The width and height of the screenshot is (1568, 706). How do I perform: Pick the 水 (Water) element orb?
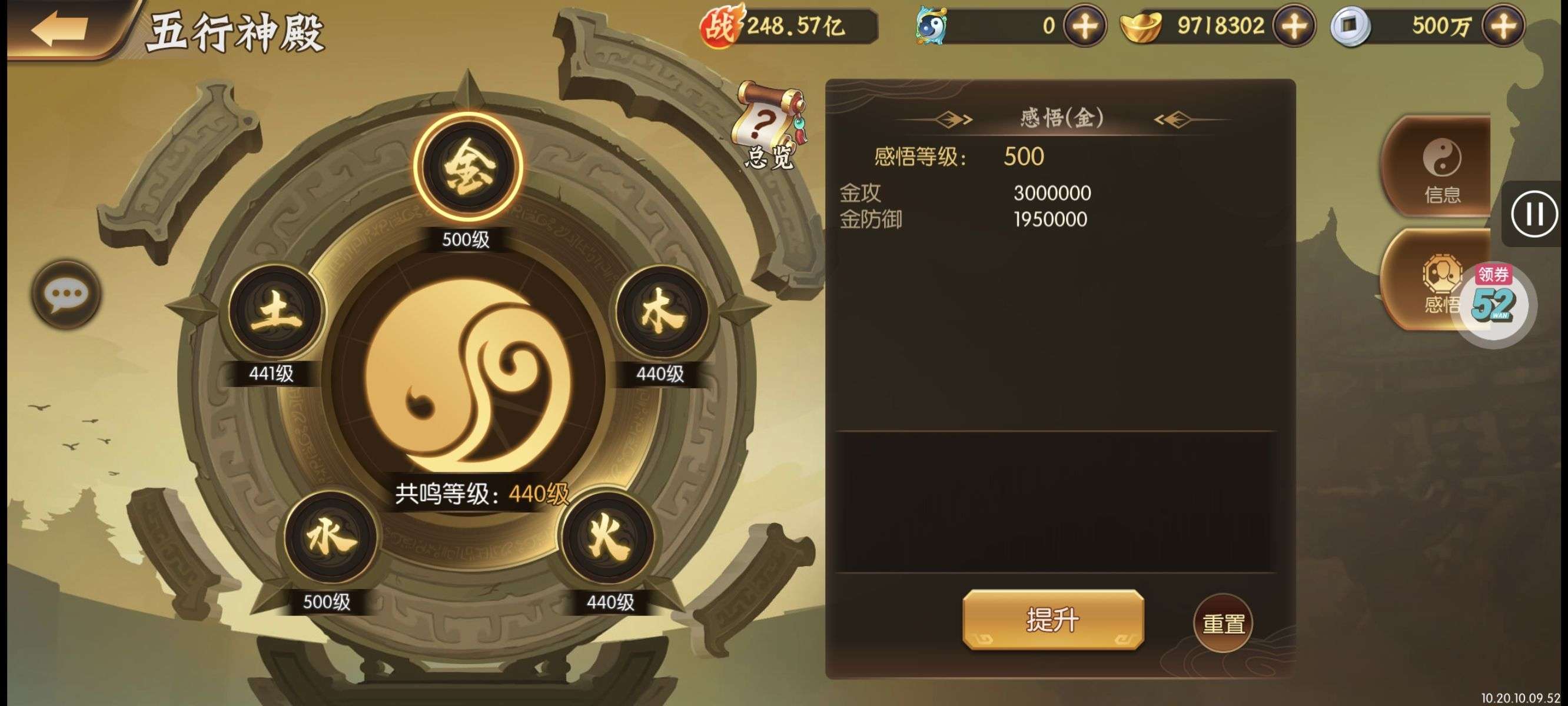331,538
